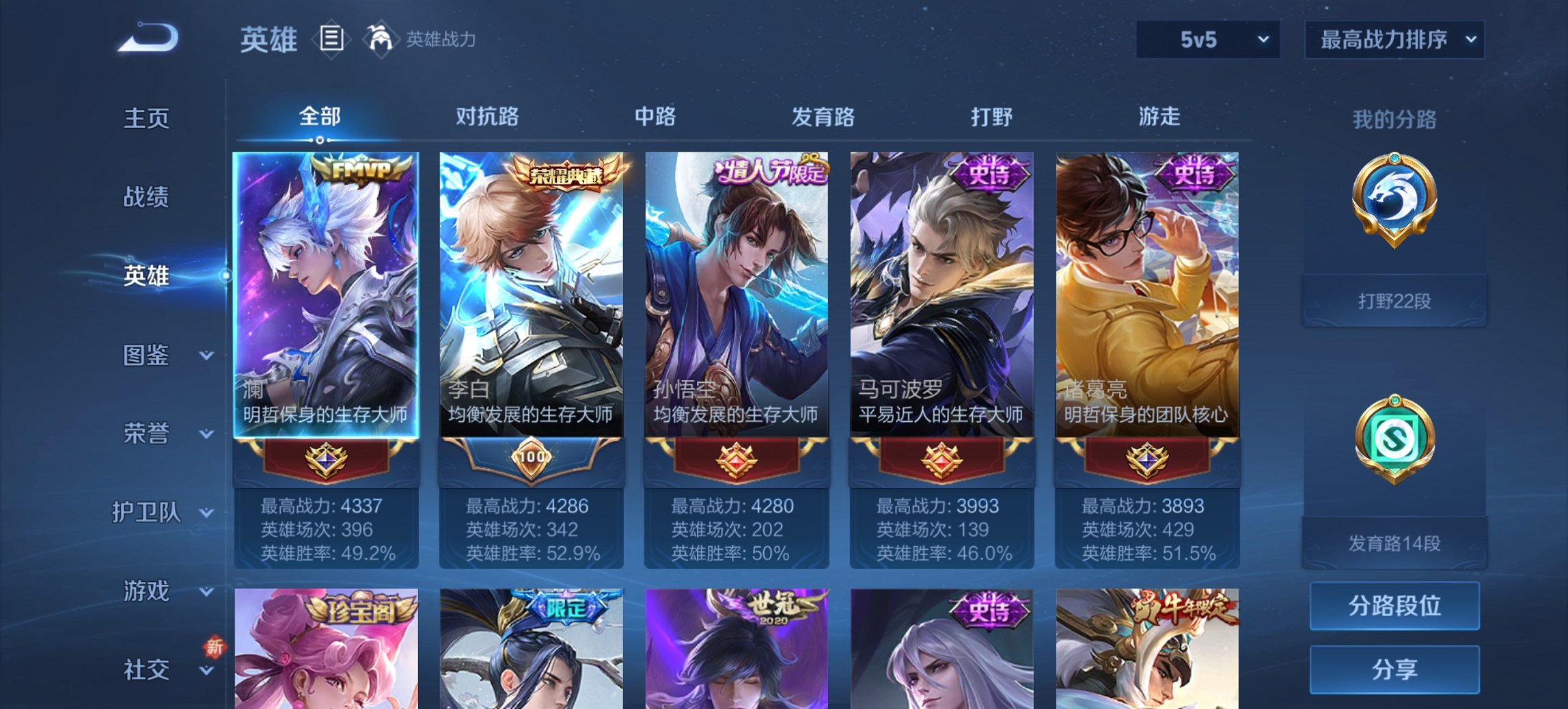The width and height of the screenshot is (1568, 709).
Task: Open the hero list document icon beside 英雄
Action: click(331, 40)
